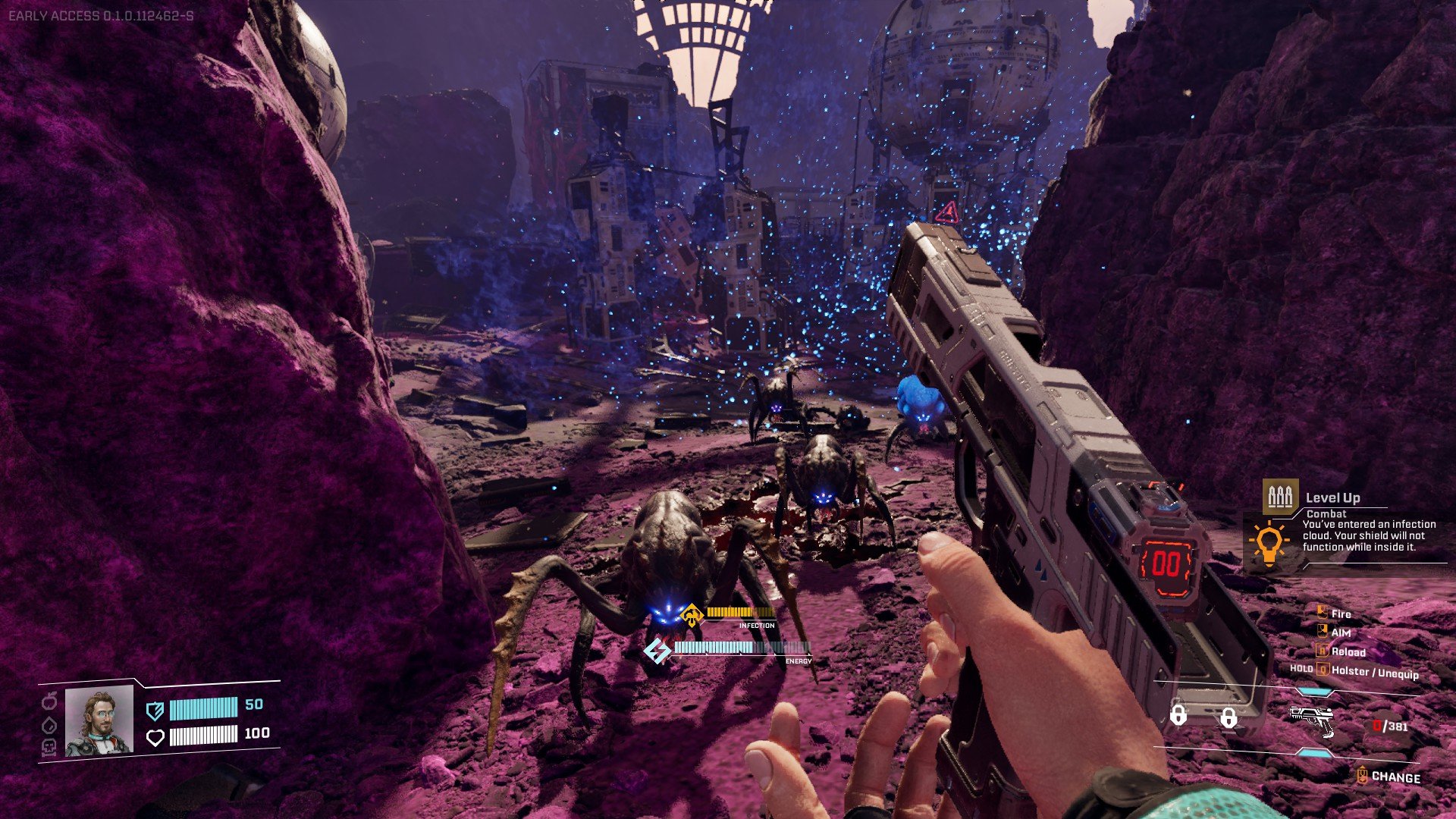
Task: Click the energy lightning bolt icon
Action: 657,650
